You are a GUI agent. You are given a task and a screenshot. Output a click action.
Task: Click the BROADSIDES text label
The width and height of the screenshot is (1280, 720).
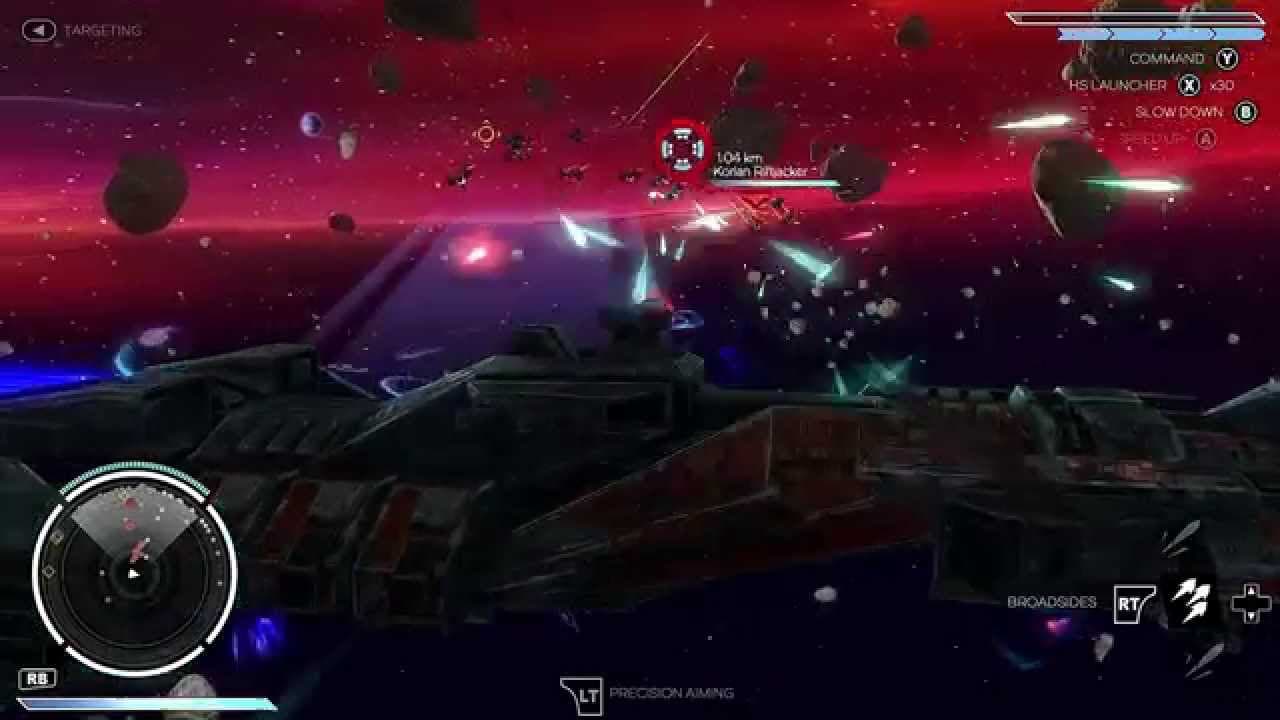pos(1051,601)
